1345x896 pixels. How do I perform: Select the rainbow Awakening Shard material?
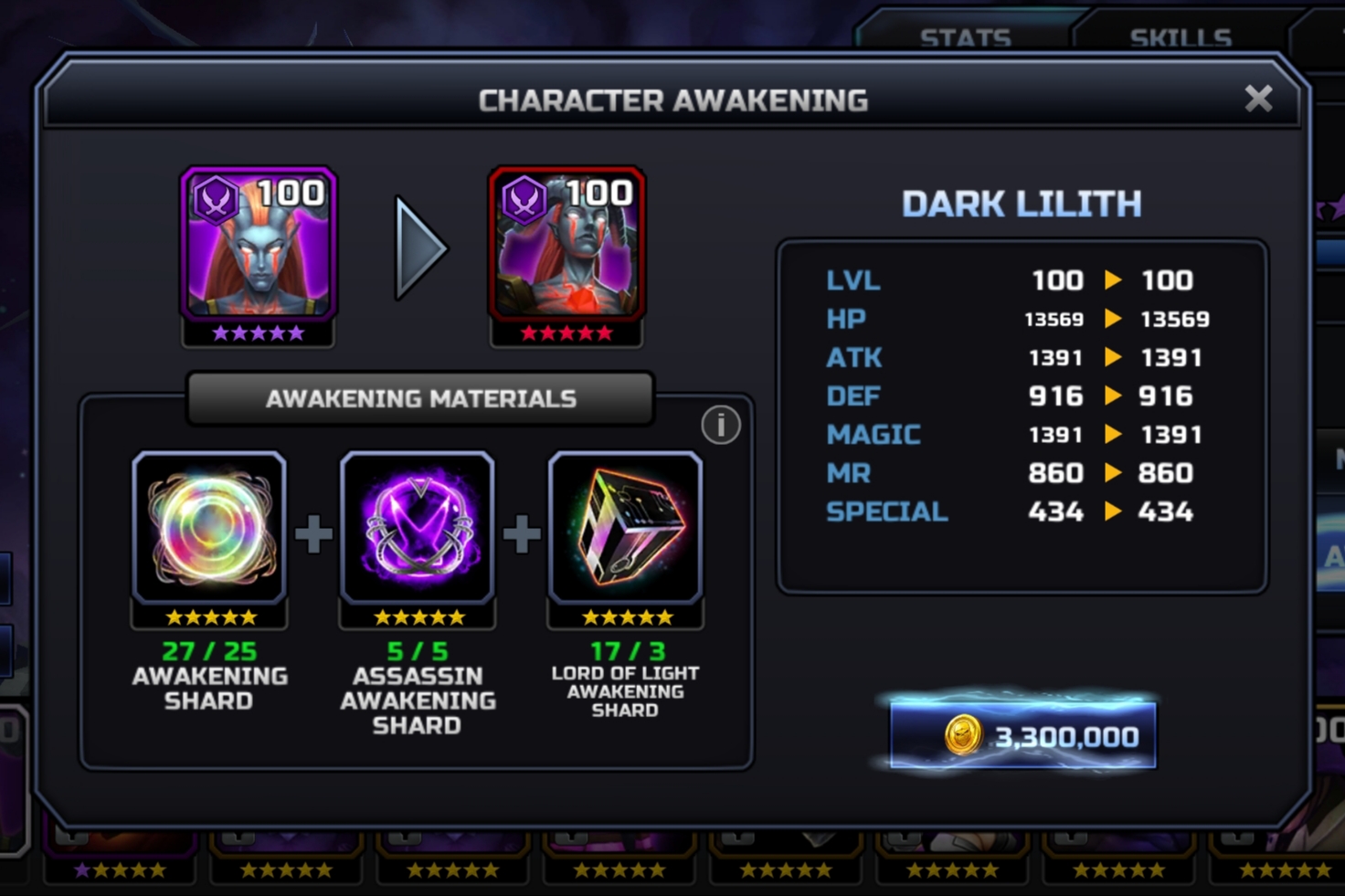209,528
